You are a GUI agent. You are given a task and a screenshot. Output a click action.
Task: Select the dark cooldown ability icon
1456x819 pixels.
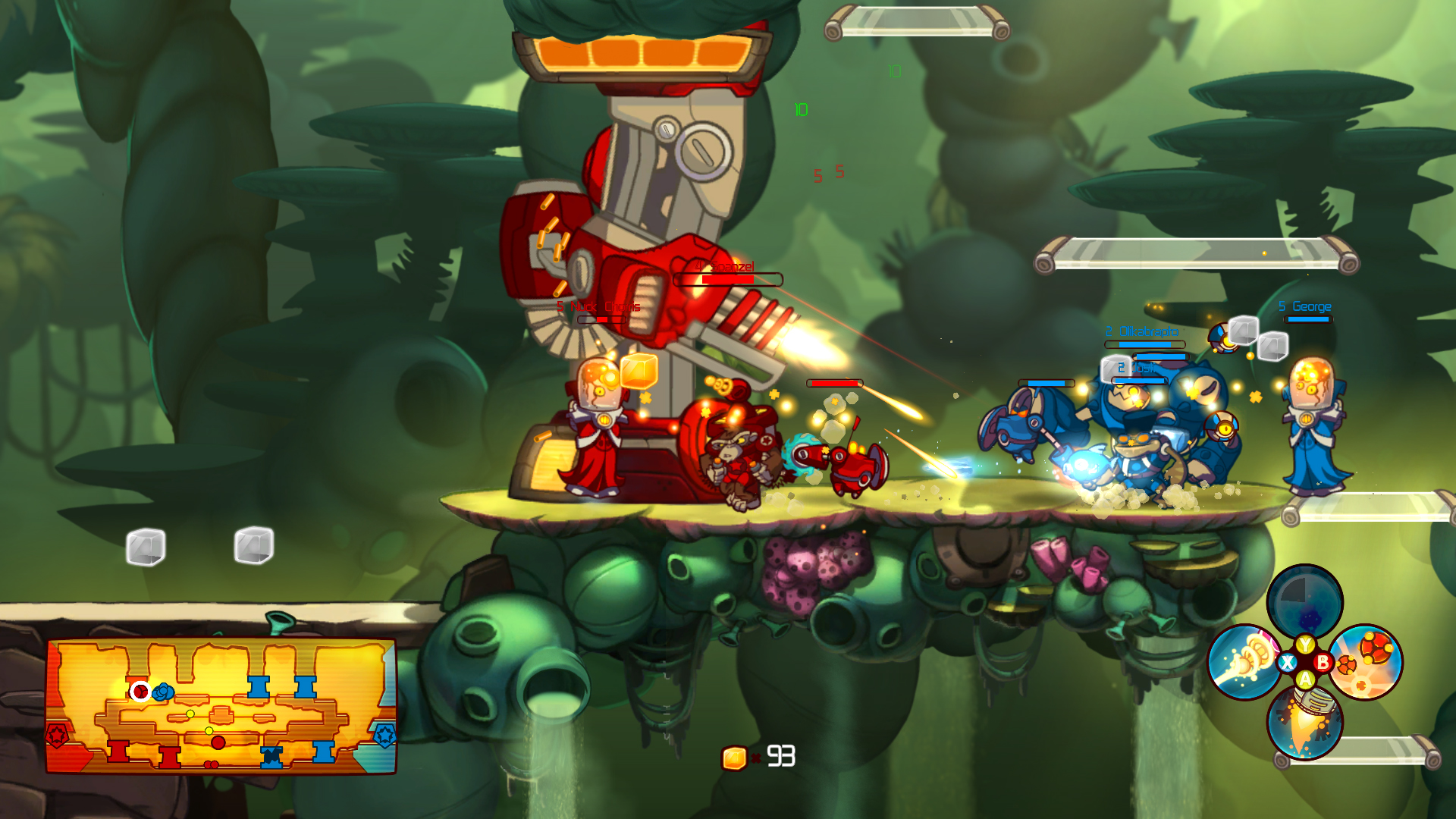click(1304, 602)
